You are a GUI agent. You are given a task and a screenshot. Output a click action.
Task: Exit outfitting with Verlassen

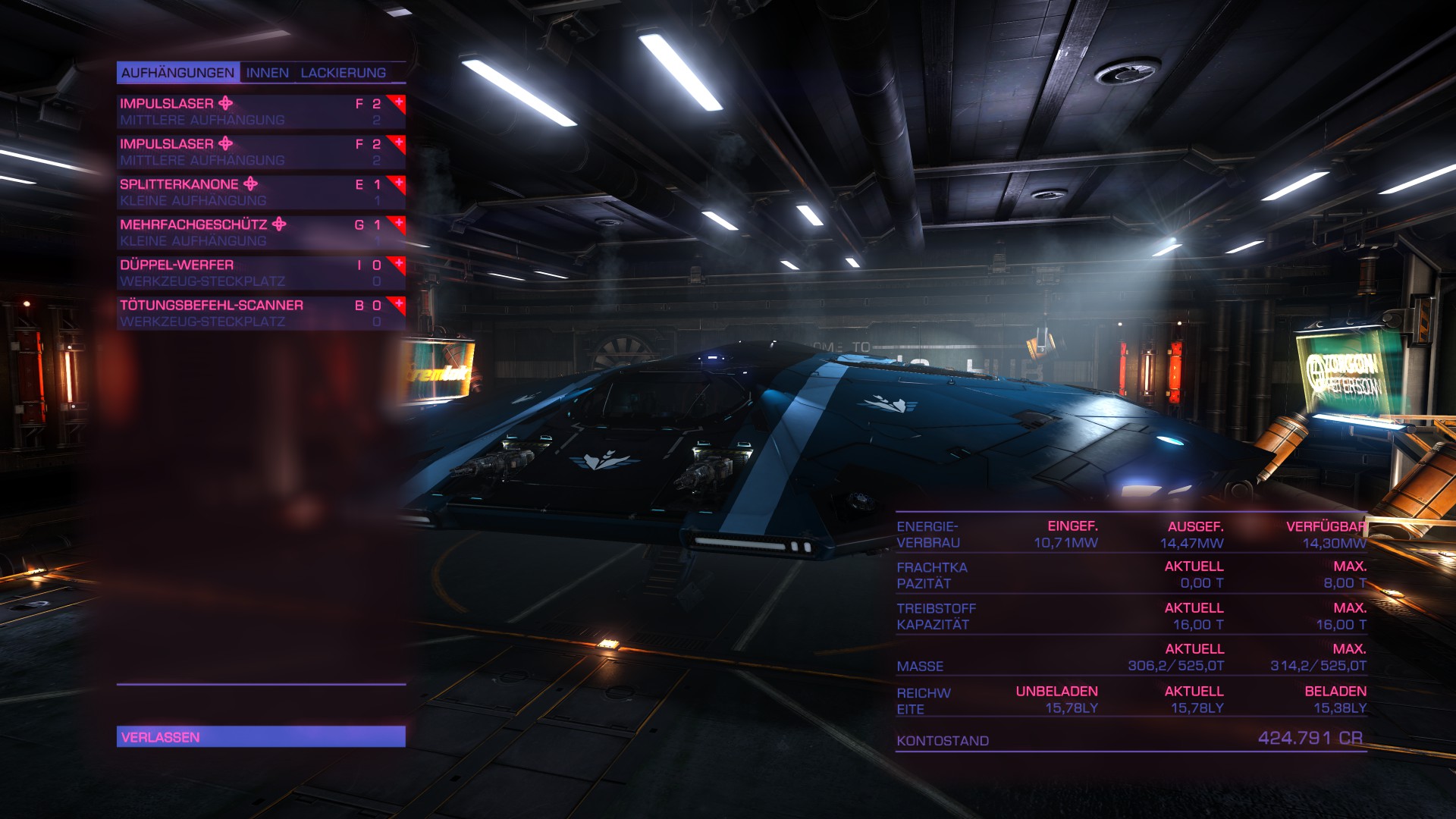(x=260, y=736)
